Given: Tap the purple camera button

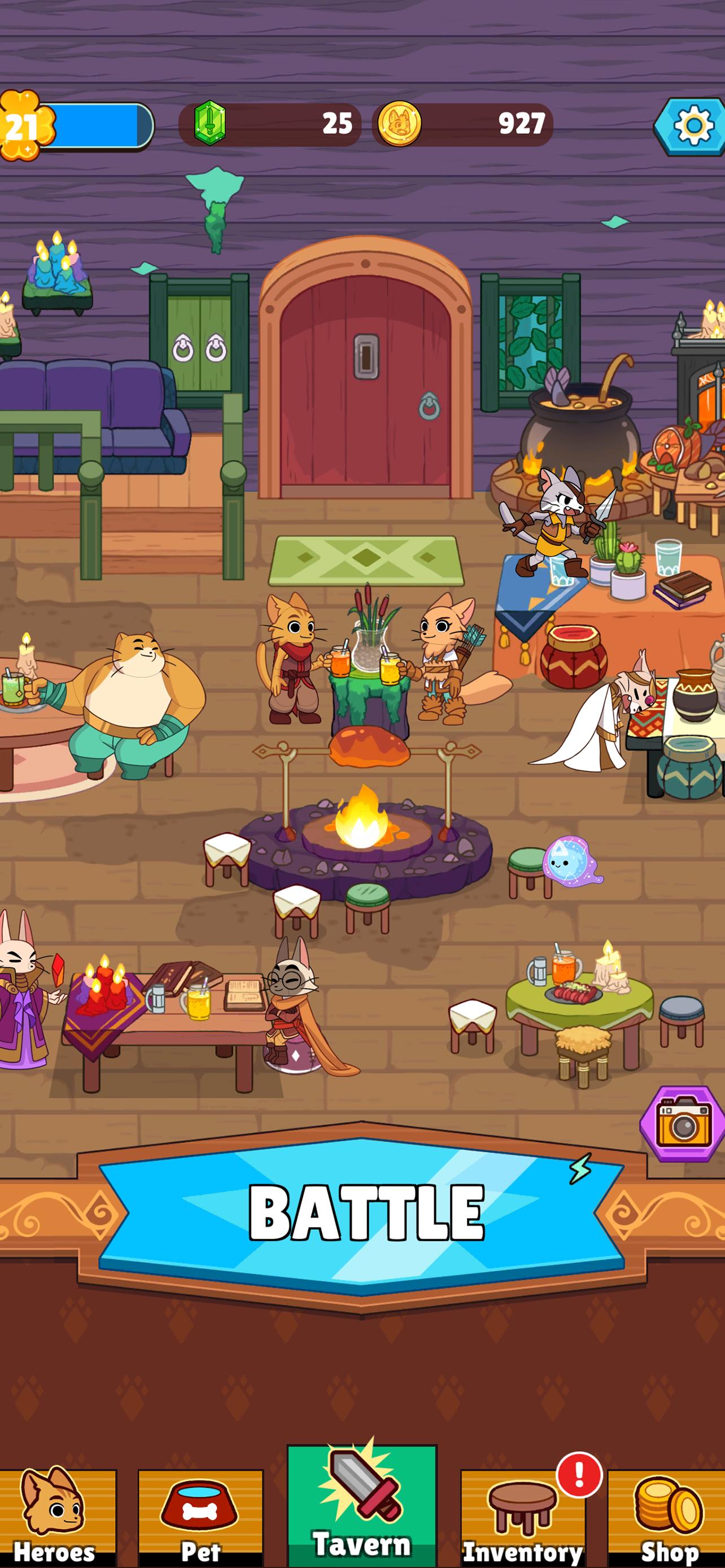Looking at the screenshot, I should click(x=683, y=1124).
